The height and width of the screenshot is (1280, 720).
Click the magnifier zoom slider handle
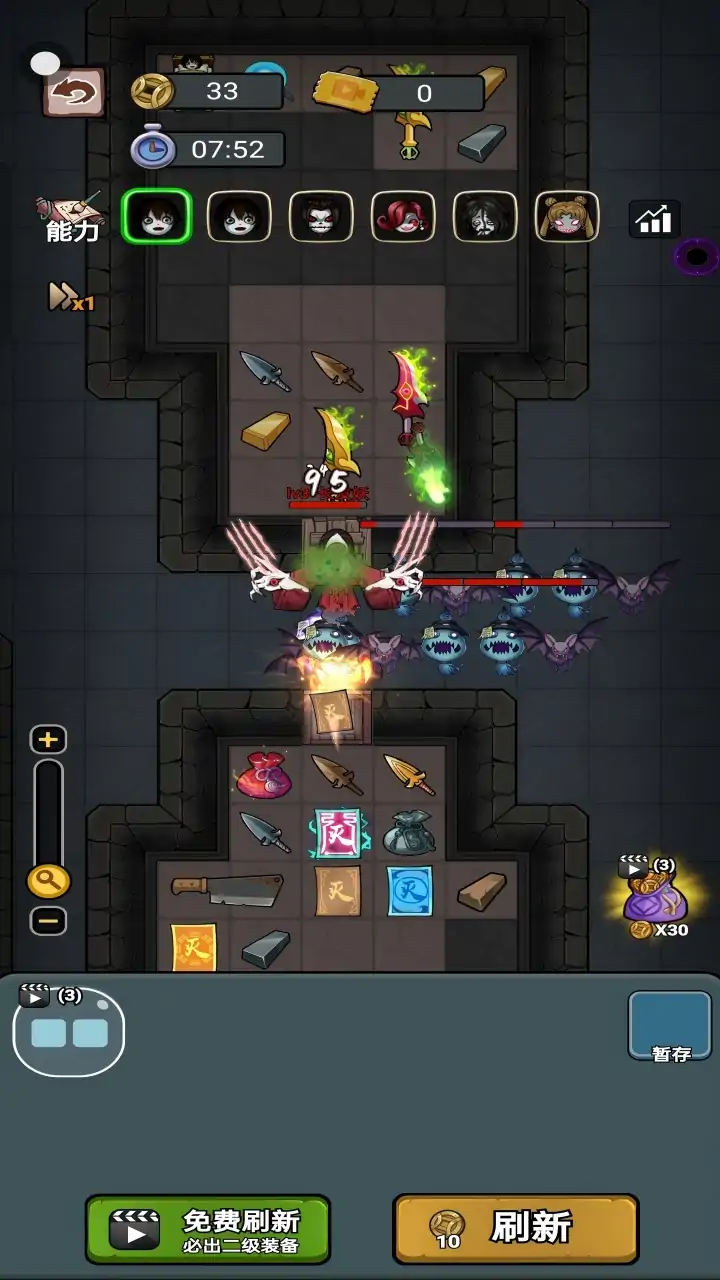tap(48, 881)
